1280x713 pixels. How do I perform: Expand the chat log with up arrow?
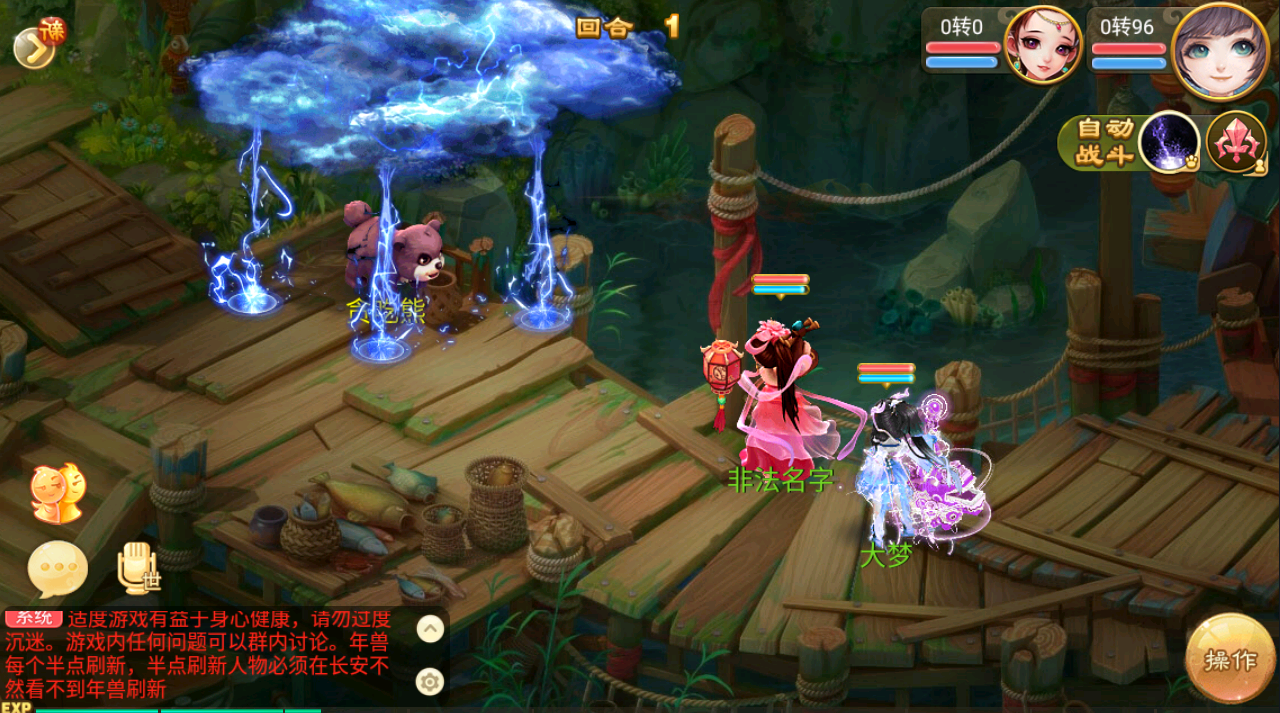point(430,628)
